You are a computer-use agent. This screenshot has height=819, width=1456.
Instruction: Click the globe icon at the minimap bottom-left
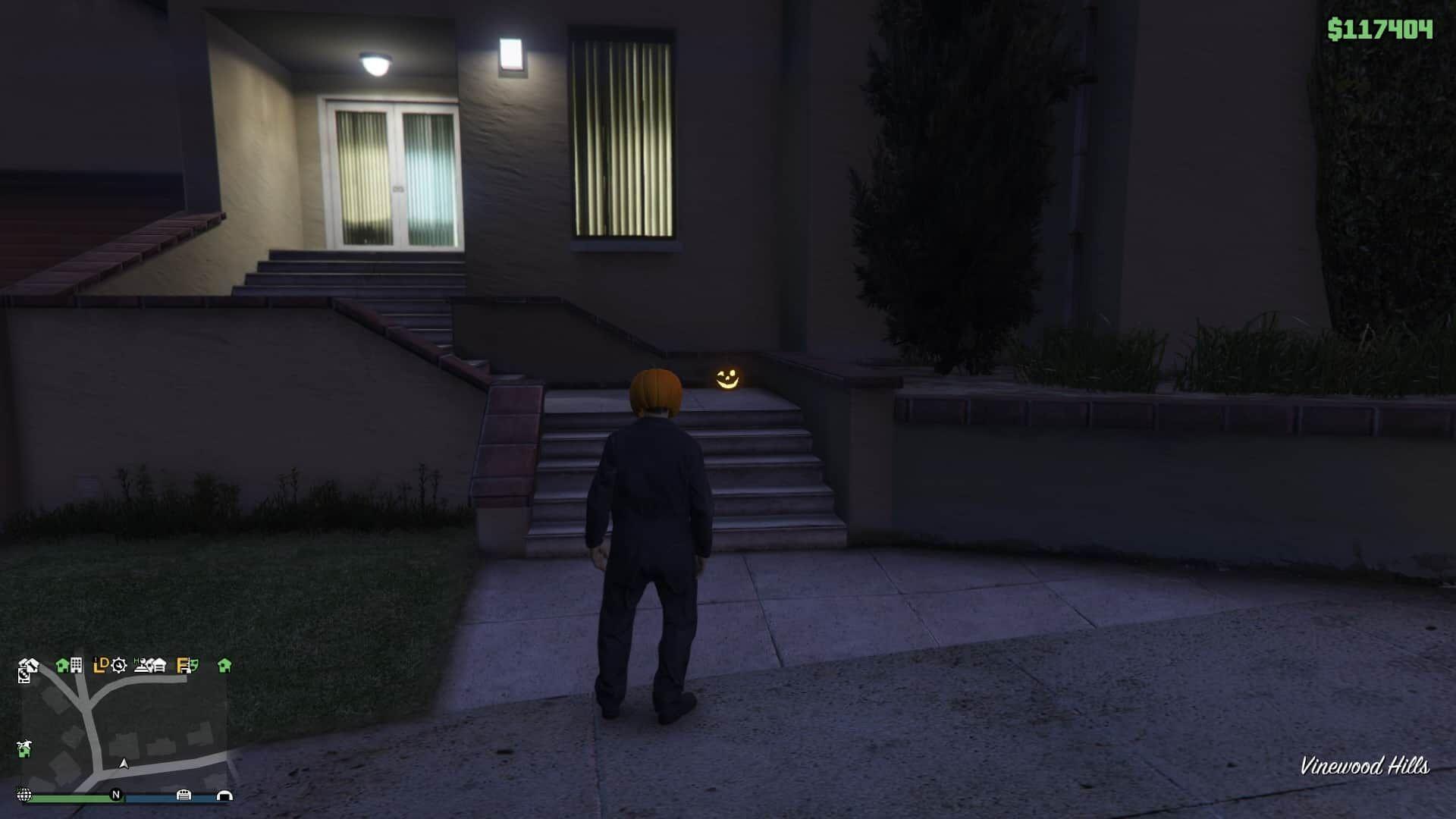tap(24, 795)
